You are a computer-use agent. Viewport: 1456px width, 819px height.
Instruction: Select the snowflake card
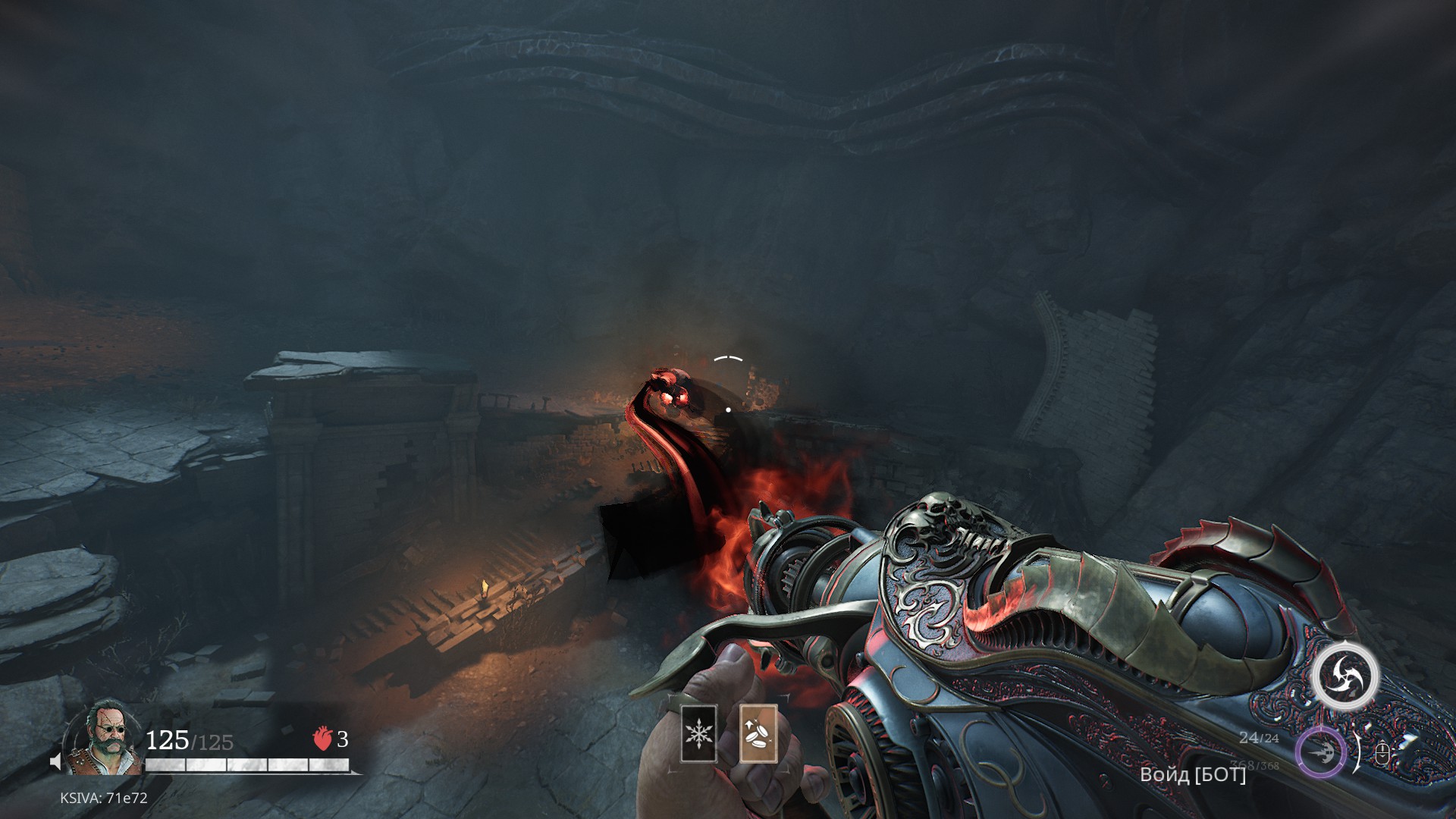(x=698, y=733)
